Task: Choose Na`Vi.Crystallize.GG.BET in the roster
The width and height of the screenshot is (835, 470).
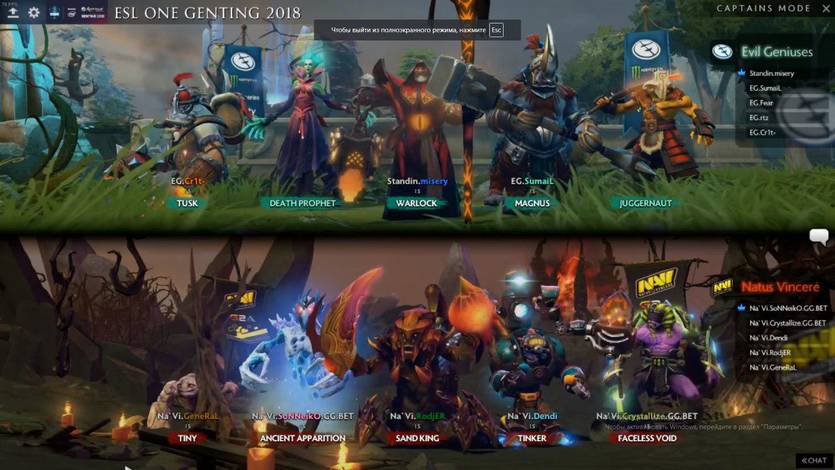Action: pos(788,323)
